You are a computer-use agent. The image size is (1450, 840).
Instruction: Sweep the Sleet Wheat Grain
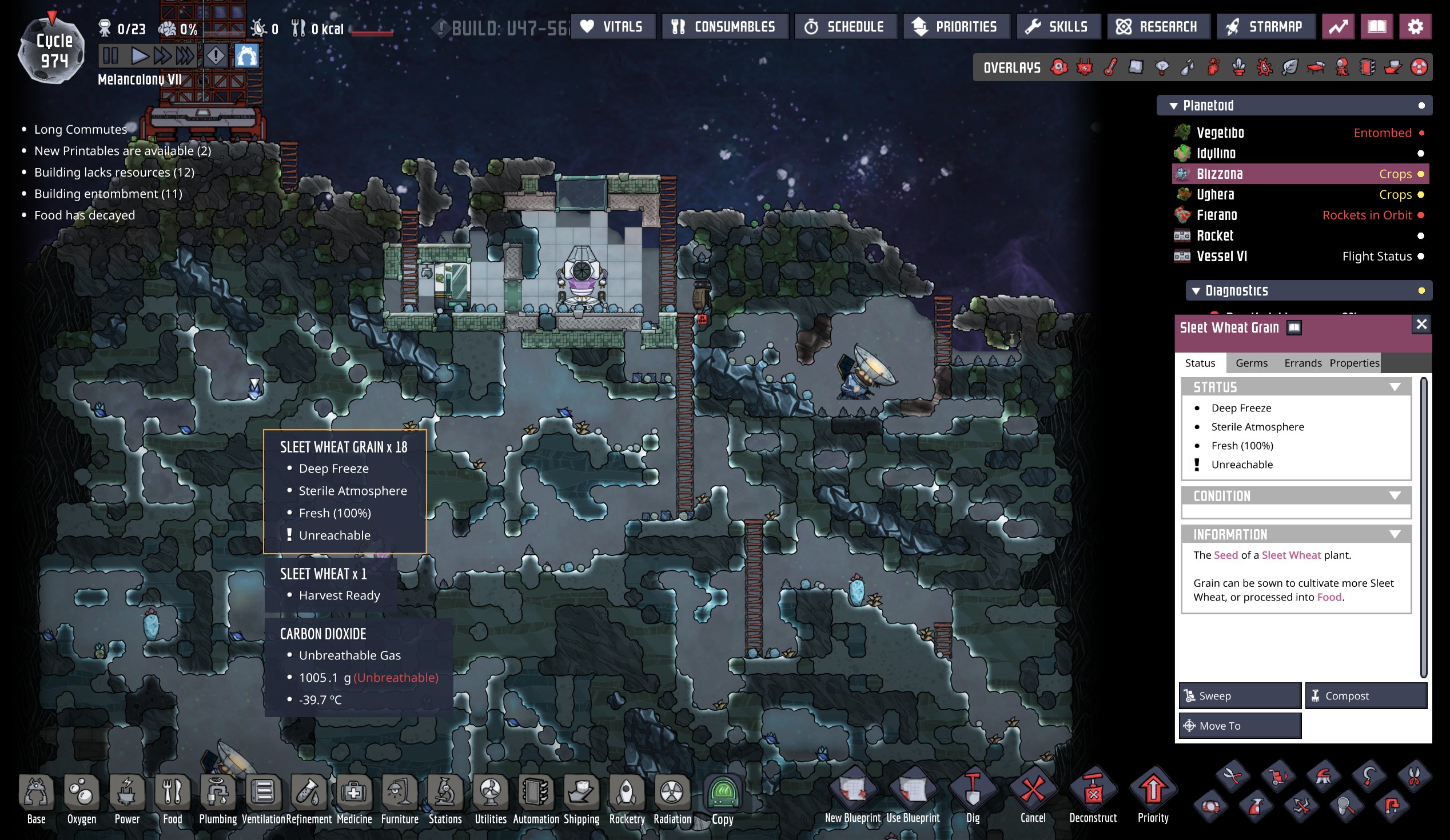tap(1240, 695)
